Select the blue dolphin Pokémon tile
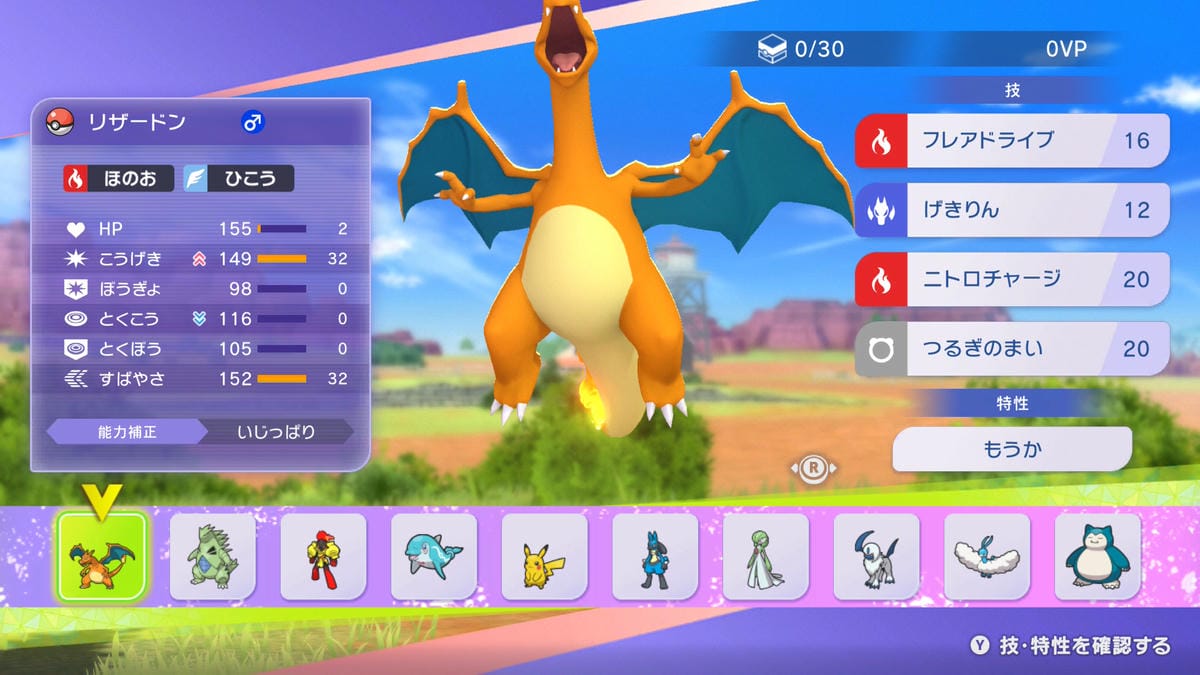Screen dimensions: 1200x675 [434, 556]
